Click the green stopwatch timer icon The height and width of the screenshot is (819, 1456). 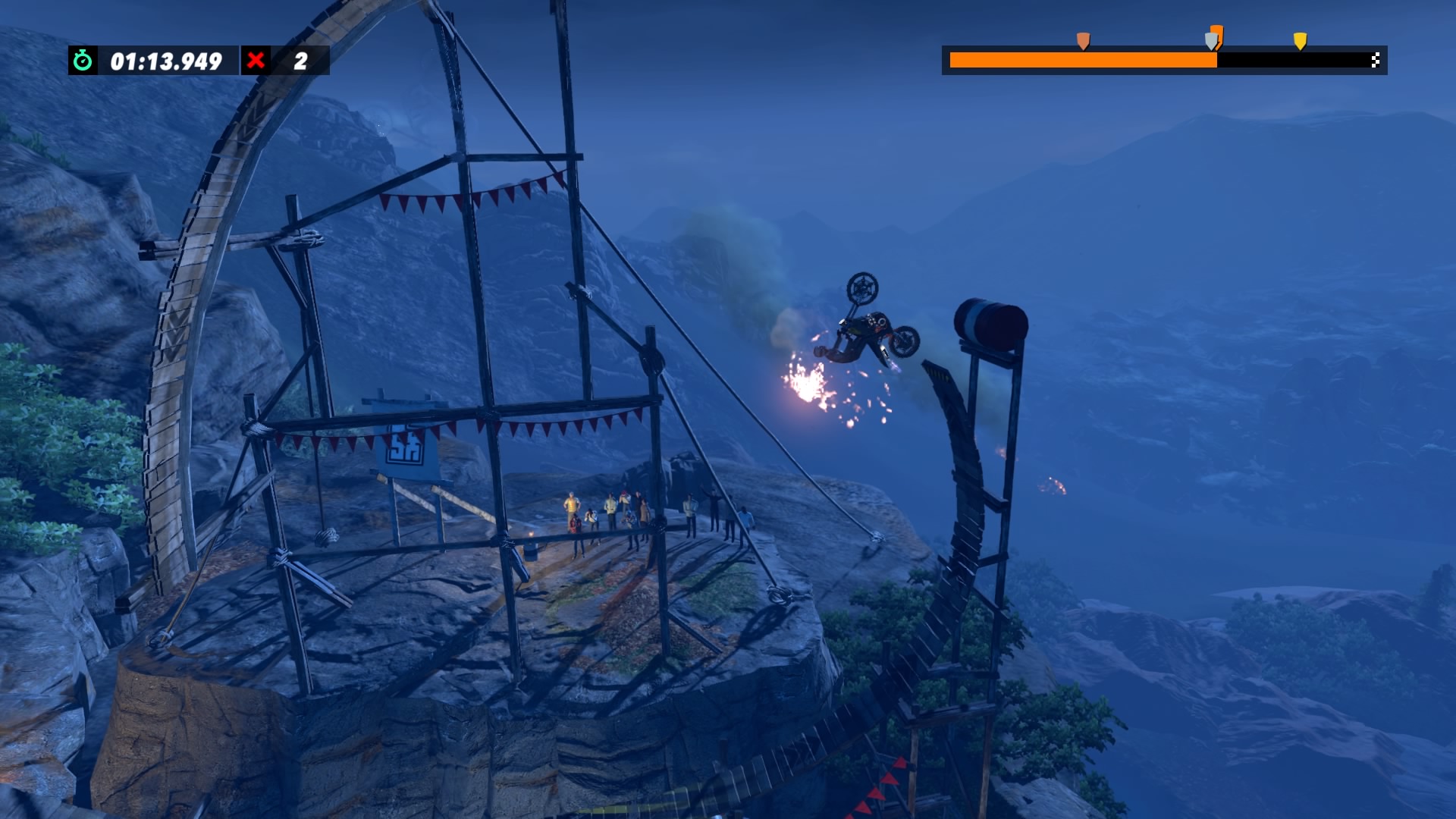point(83,61)
